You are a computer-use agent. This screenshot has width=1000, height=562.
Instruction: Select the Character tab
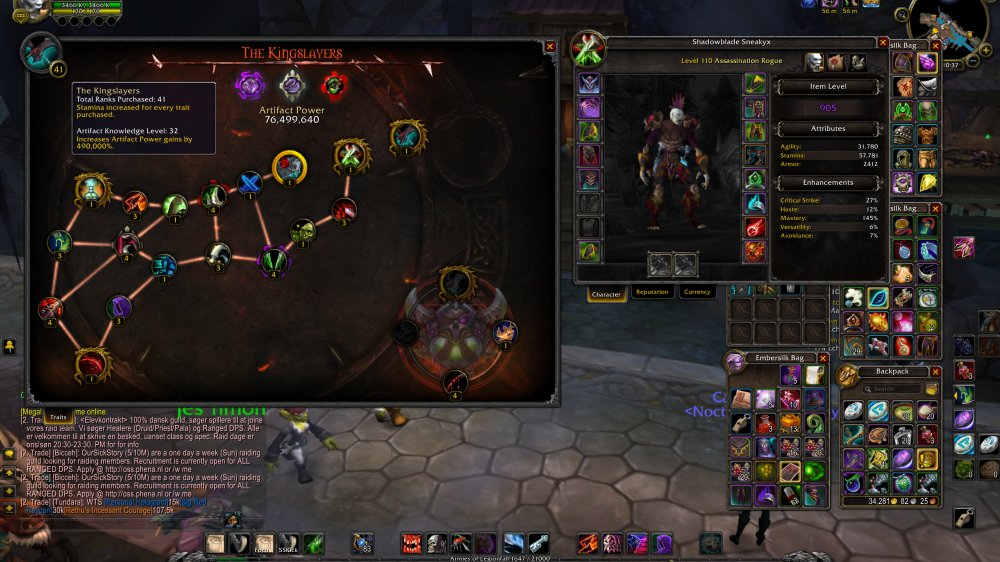click(607, 292)
